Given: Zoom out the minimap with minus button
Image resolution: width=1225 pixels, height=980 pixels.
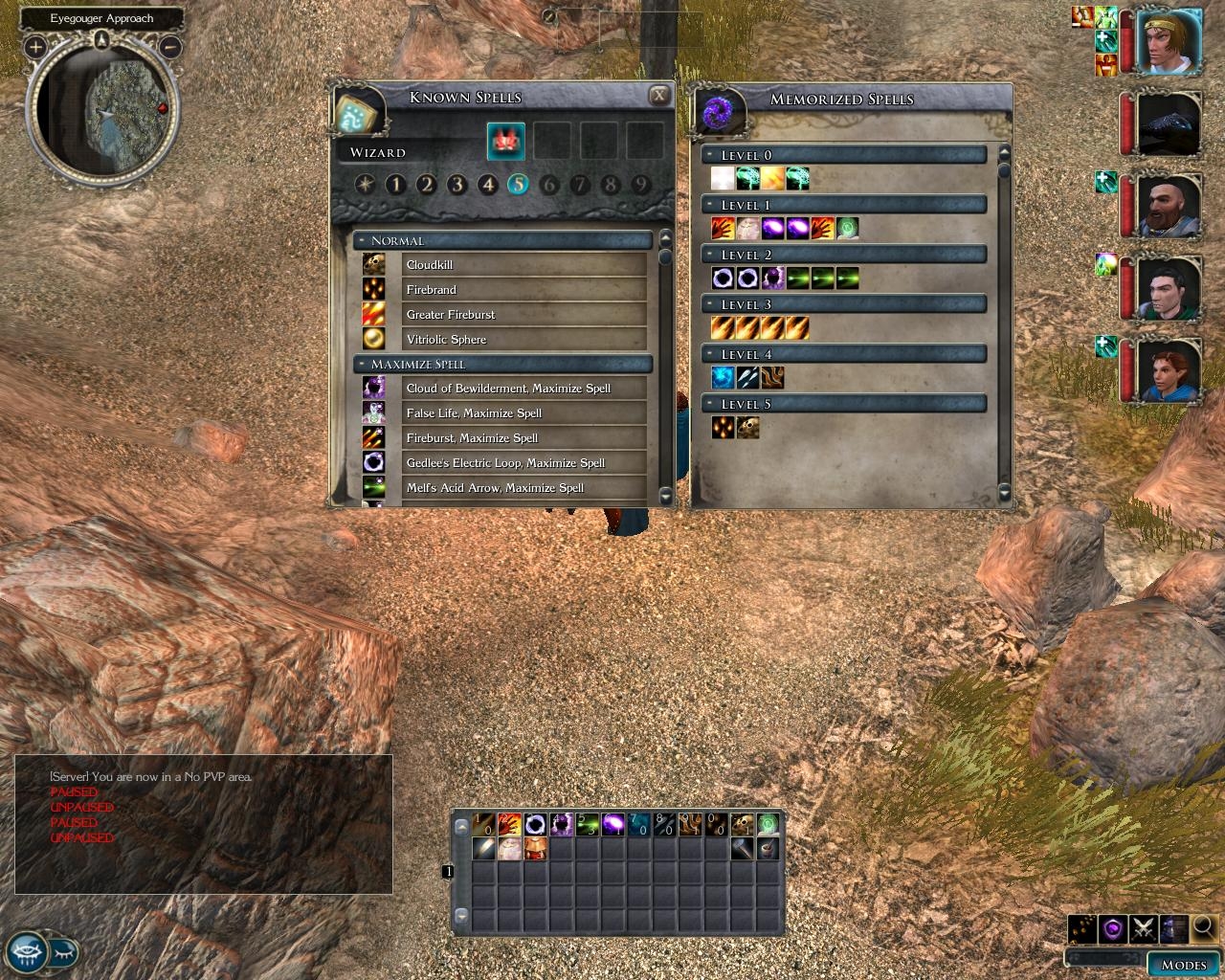Looking at the screenshot, I should (x=171, y=46).
